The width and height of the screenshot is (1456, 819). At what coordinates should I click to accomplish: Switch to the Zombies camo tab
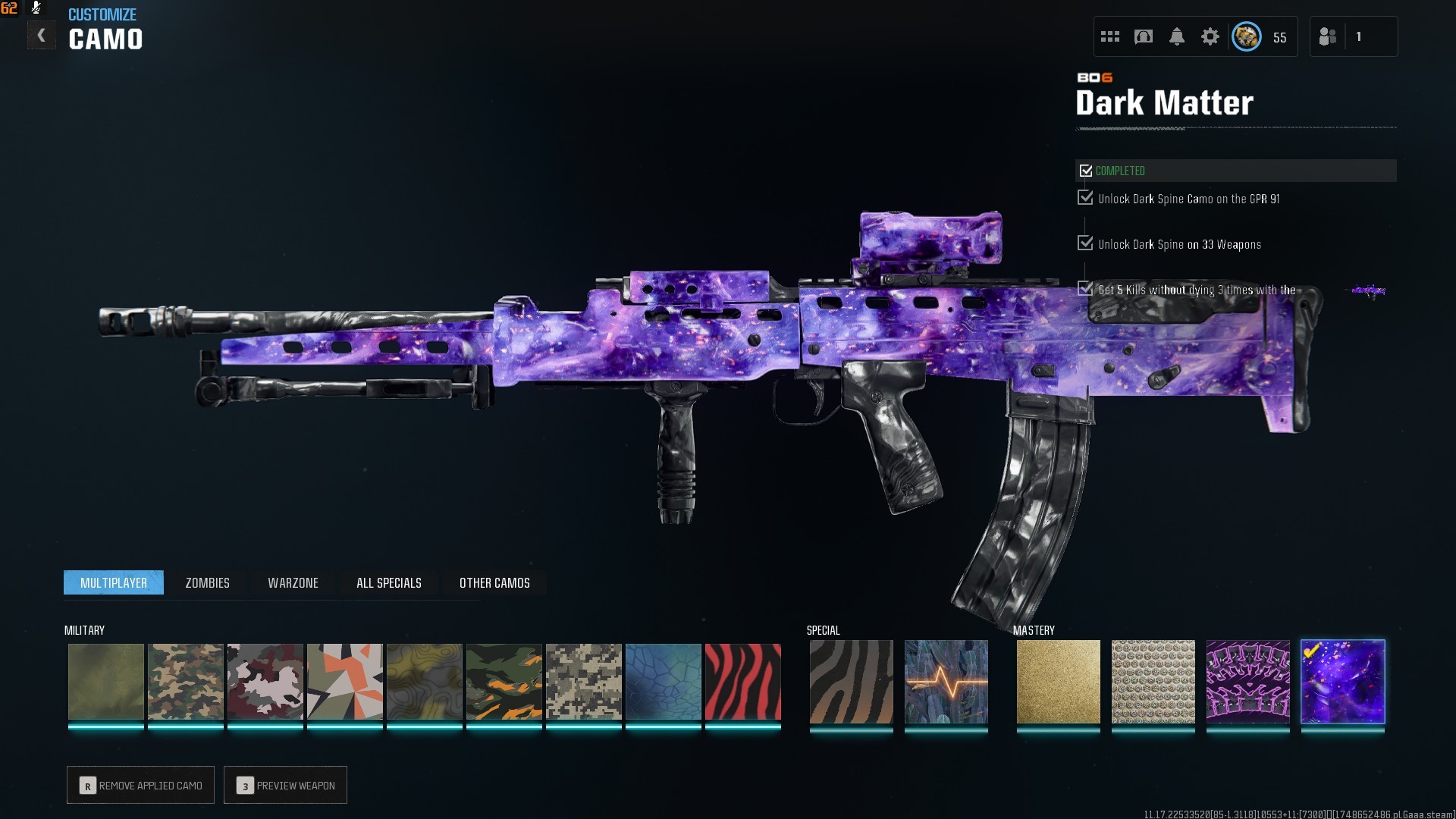click(x=207, y=582)
